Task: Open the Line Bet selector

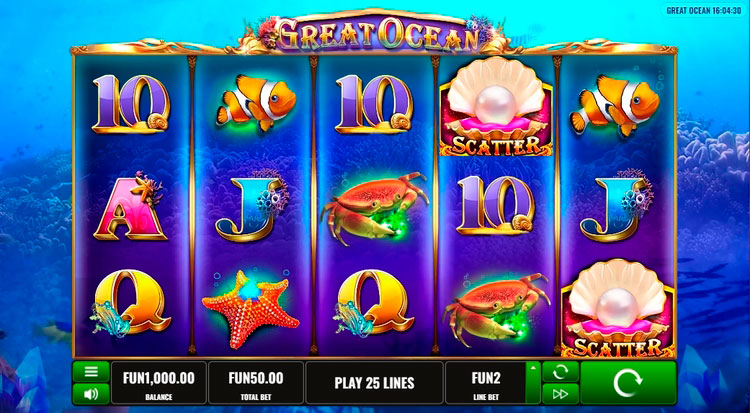Action: click(484, 383)
